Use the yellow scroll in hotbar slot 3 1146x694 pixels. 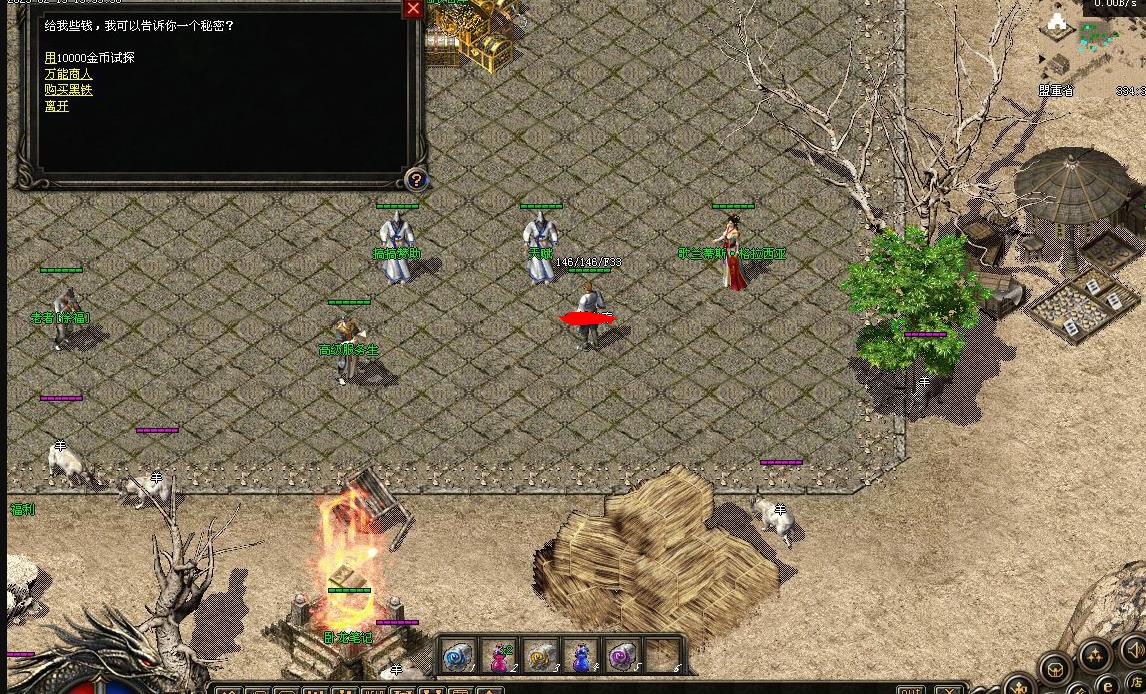click(x=540, y=657)
